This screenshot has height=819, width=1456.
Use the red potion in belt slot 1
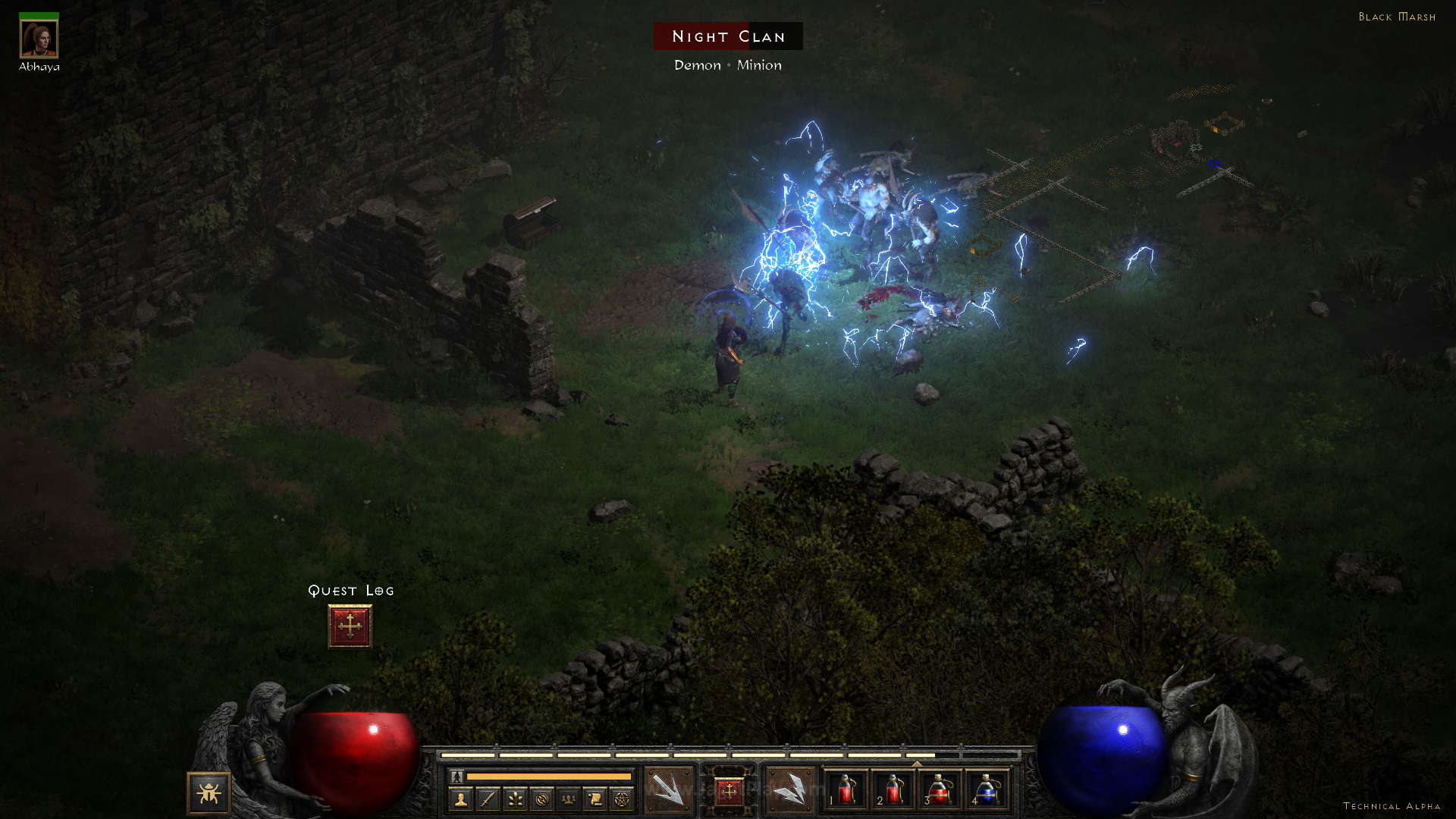(x=846, y=790)
